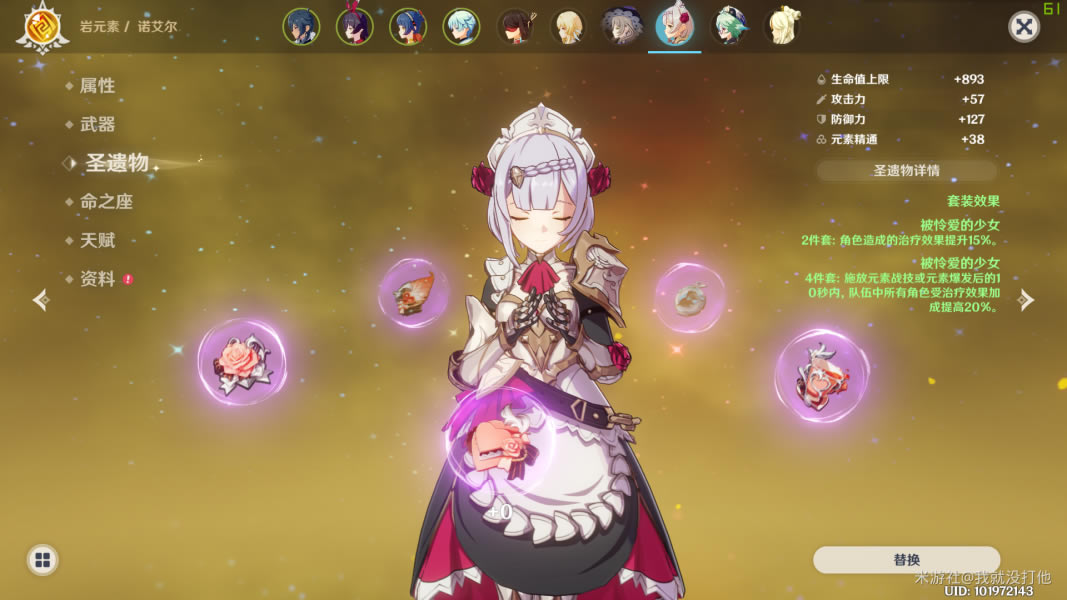1067x600 pixels.
Task: Open the 武器 weapon menu
Action: pyautogui.click(x=98, y=124)
